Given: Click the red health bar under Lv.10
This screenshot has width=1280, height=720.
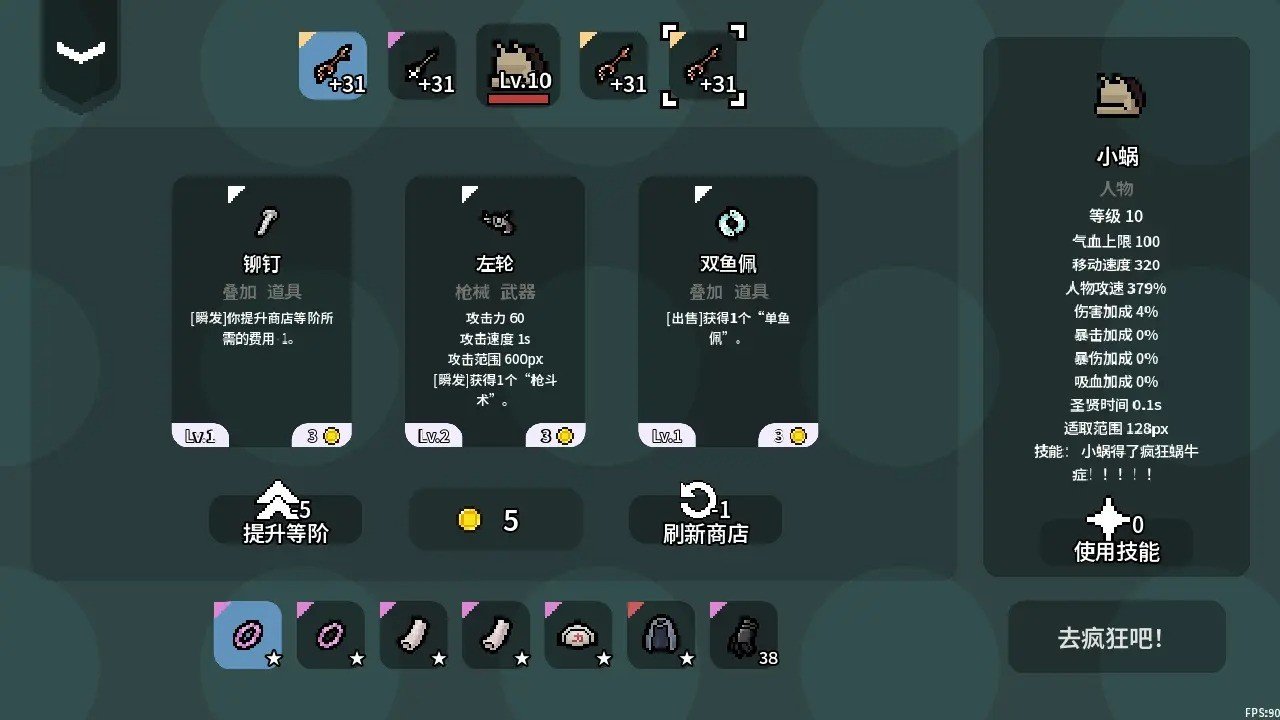Looking at the screenshot, I should [518, 98].
